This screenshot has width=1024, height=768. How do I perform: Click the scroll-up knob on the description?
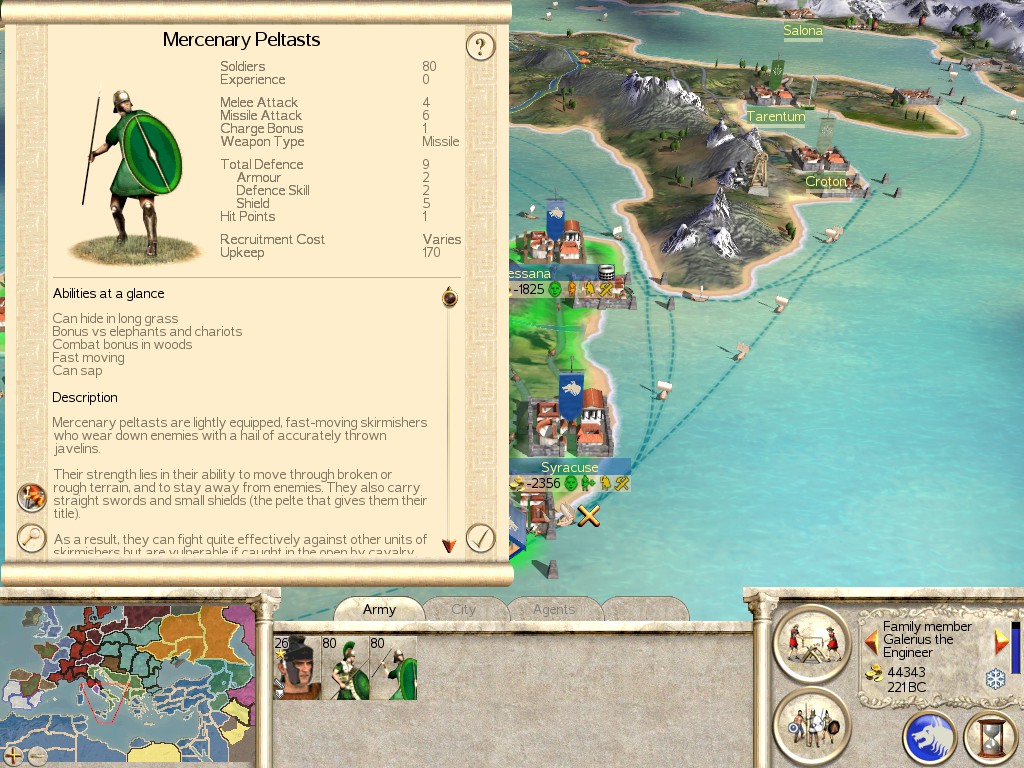pyautogui.click(x=449, y=297)
